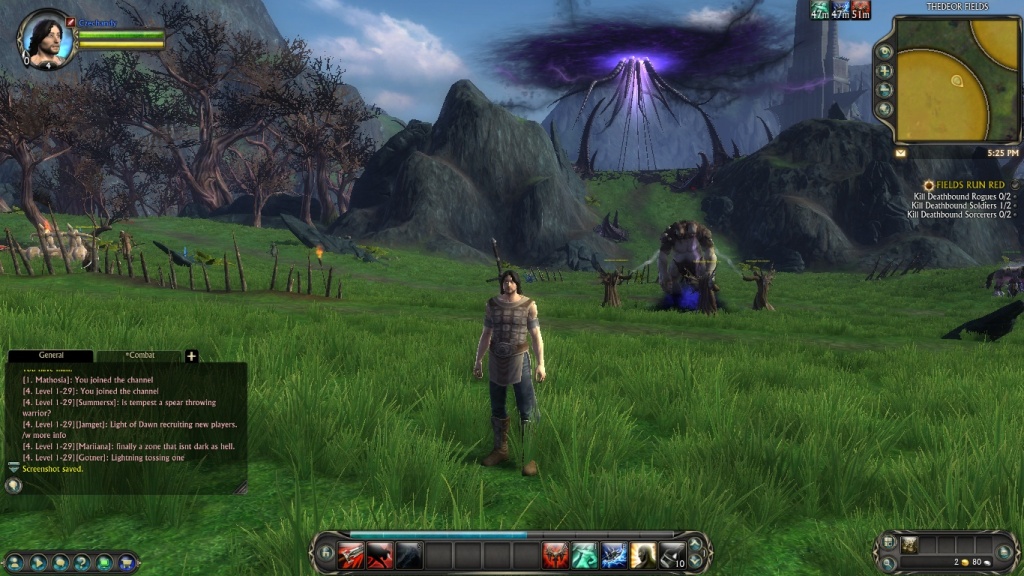Zoom out the minimap with minus button

884,90
